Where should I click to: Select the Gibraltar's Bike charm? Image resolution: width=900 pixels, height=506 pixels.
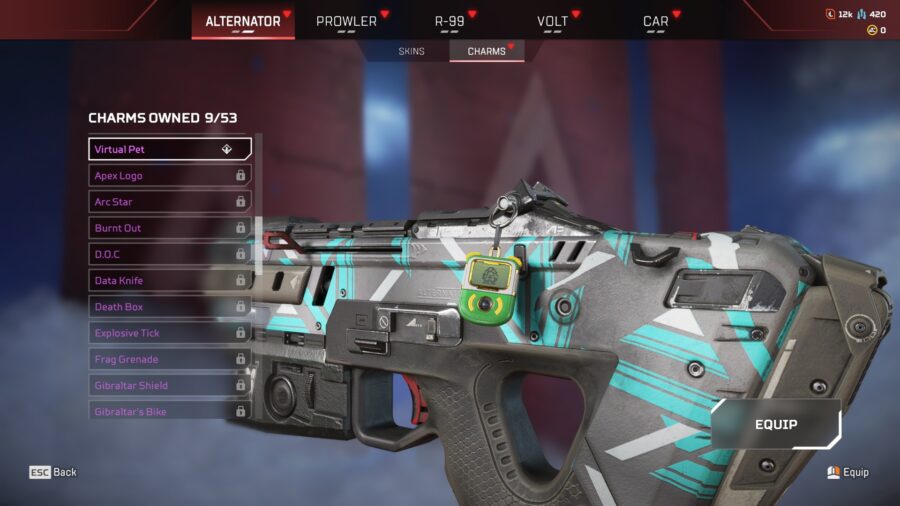click(x=169, y=410)
